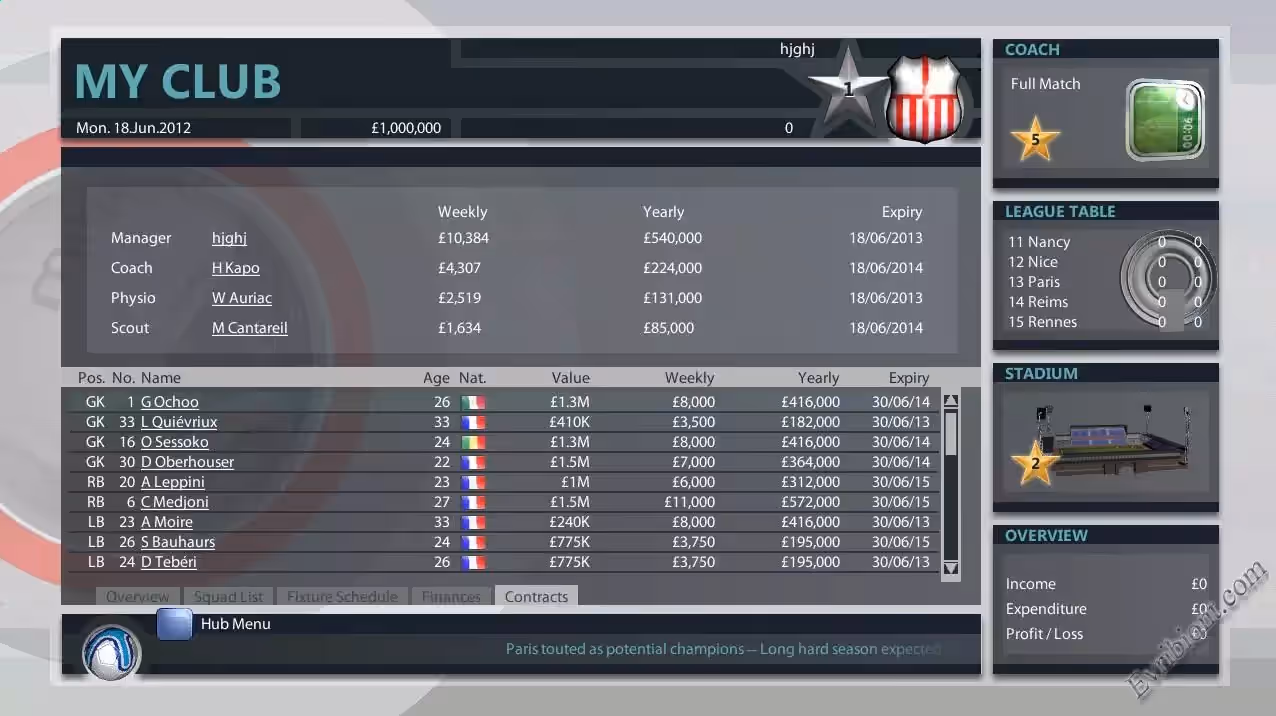Choose O Sessoko from the contract list
This screenshot has width=1276, height=716.
coord(174,442)
